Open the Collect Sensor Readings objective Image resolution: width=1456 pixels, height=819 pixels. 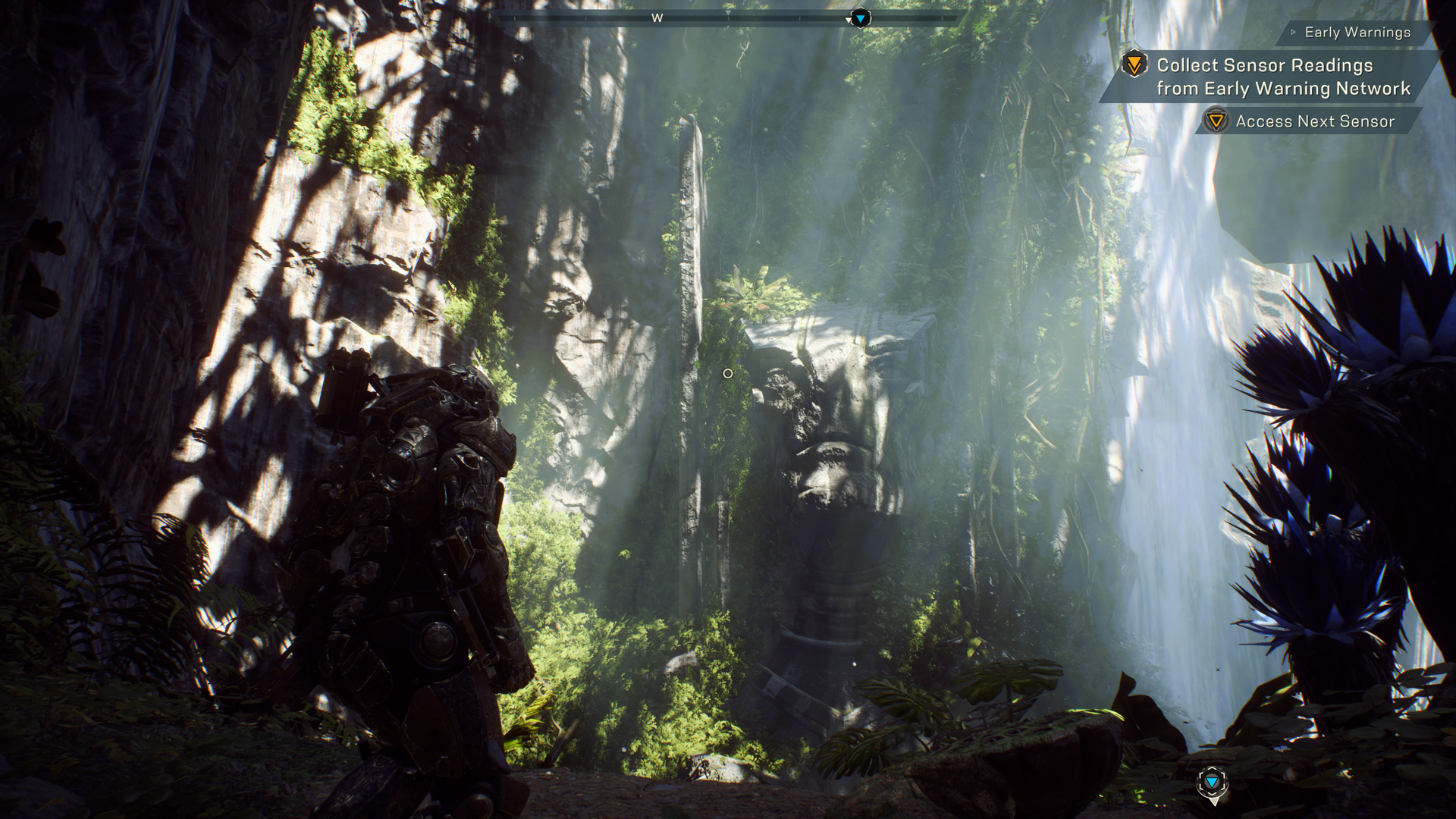coord(1282,77)
